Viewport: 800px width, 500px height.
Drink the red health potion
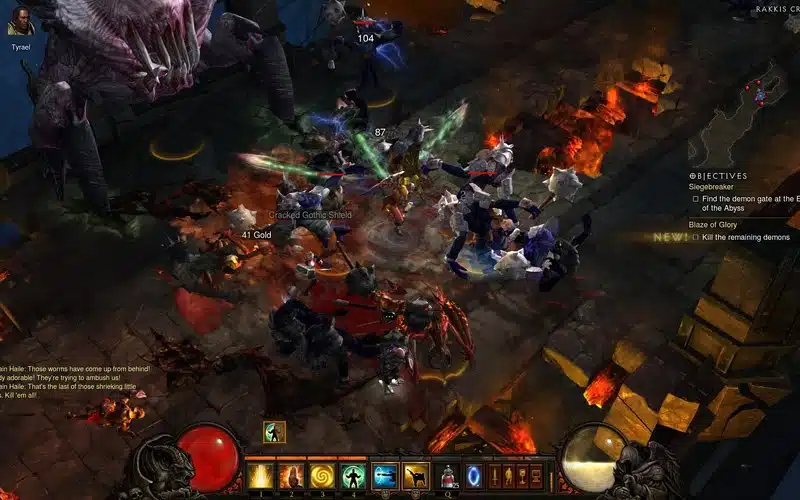(449, 476)
